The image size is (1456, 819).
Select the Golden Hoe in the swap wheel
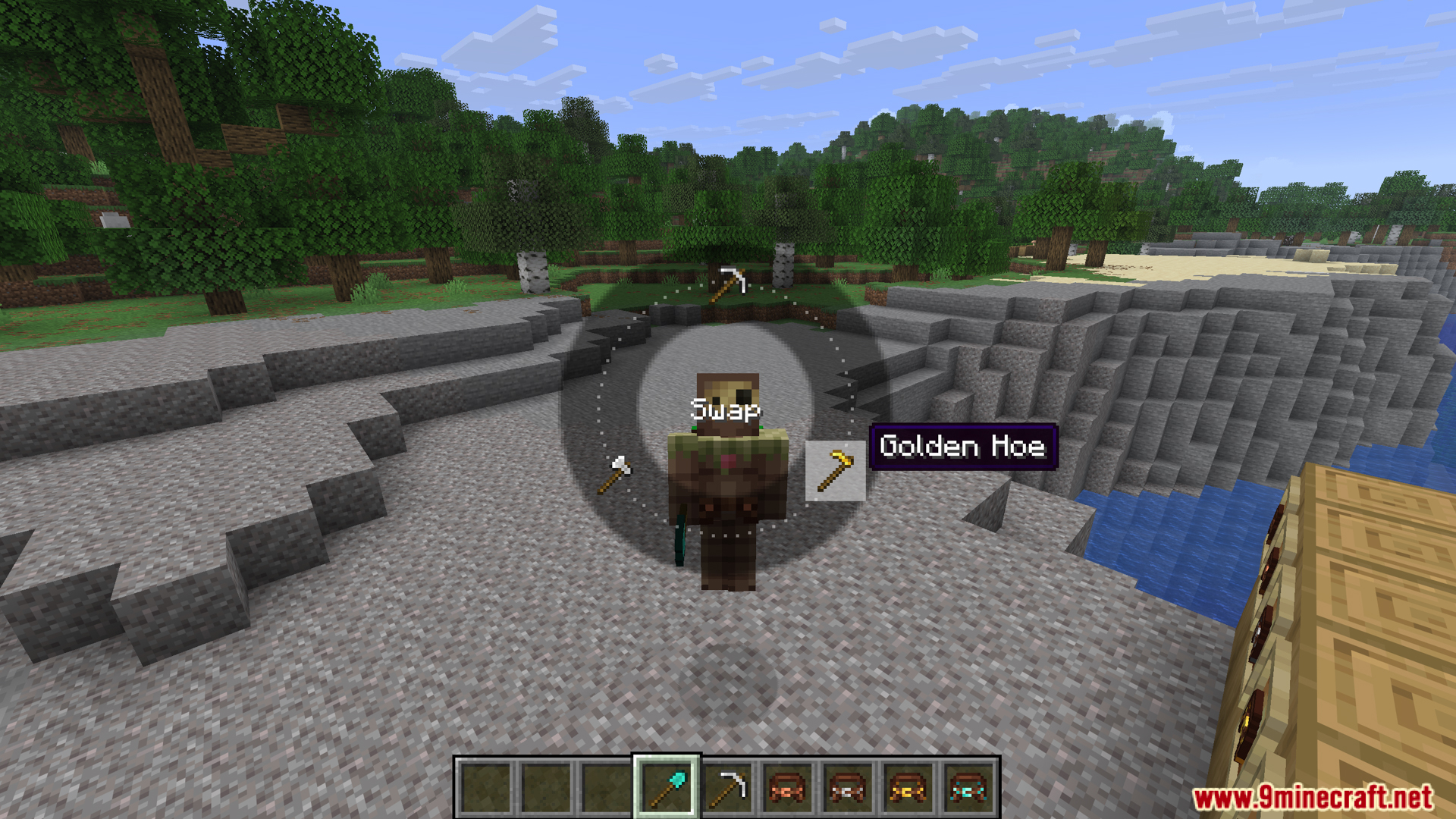[835, 471]
